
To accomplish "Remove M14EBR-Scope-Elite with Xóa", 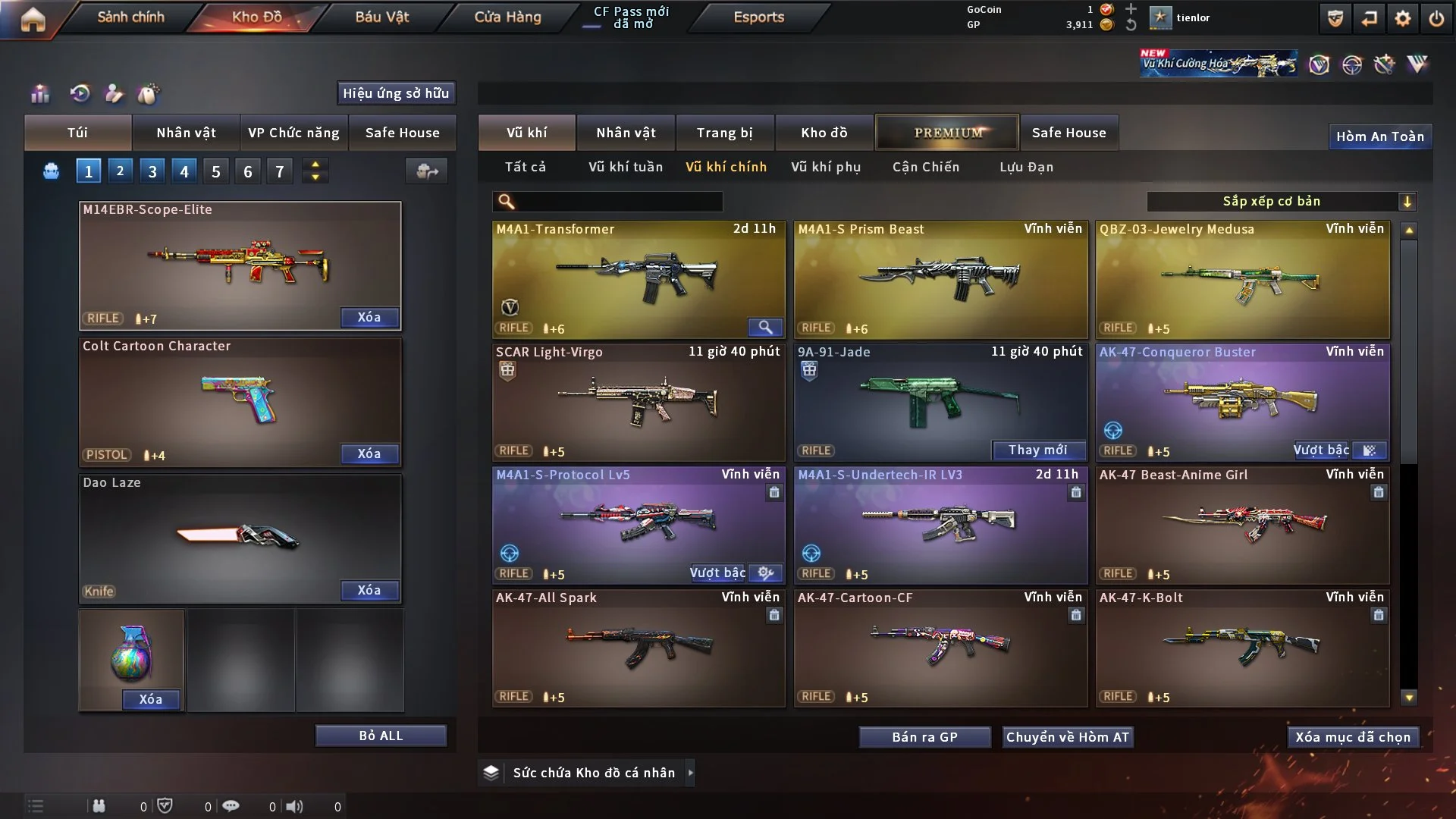I will point(369,317).
